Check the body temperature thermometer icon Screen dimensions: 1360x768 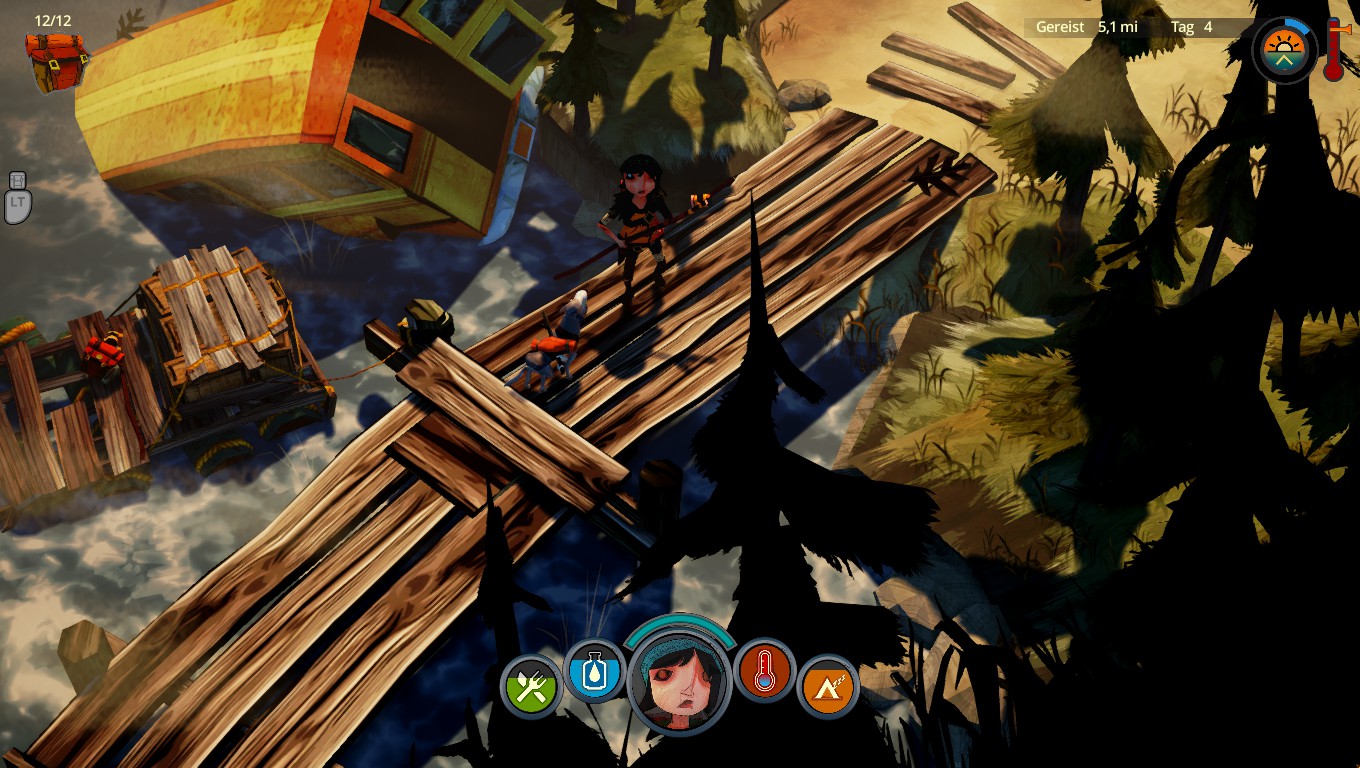click(x=765, y=670)
